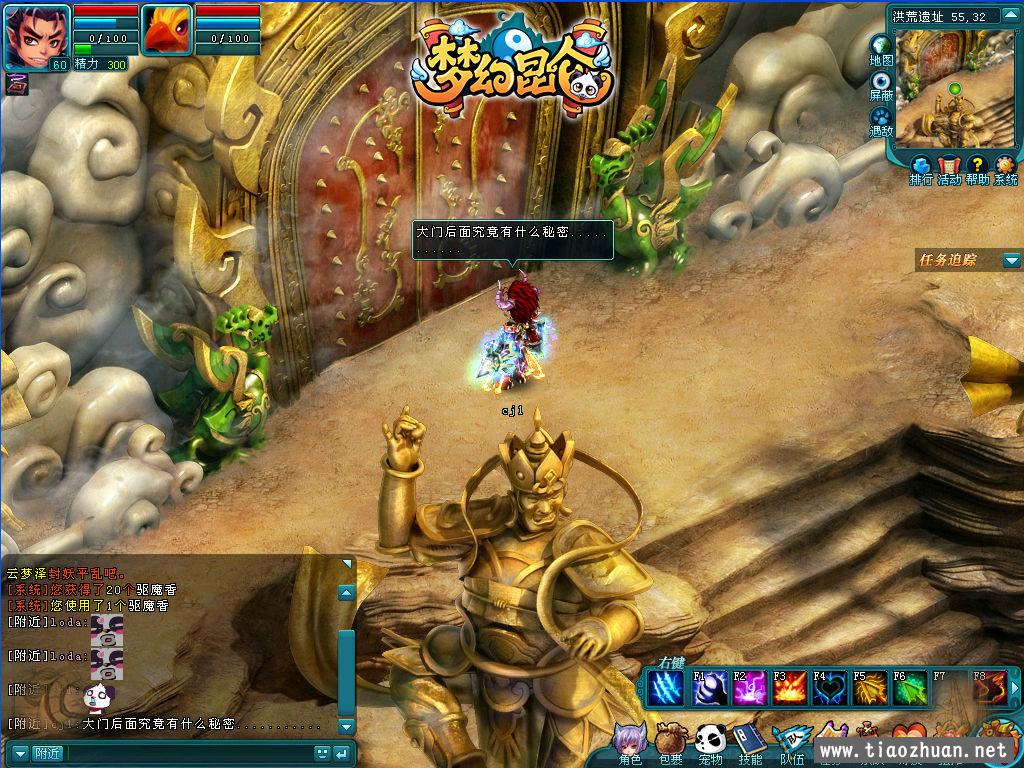
Task: Expand the 任务追踪 quest tracker
Action: [1010, 260]
